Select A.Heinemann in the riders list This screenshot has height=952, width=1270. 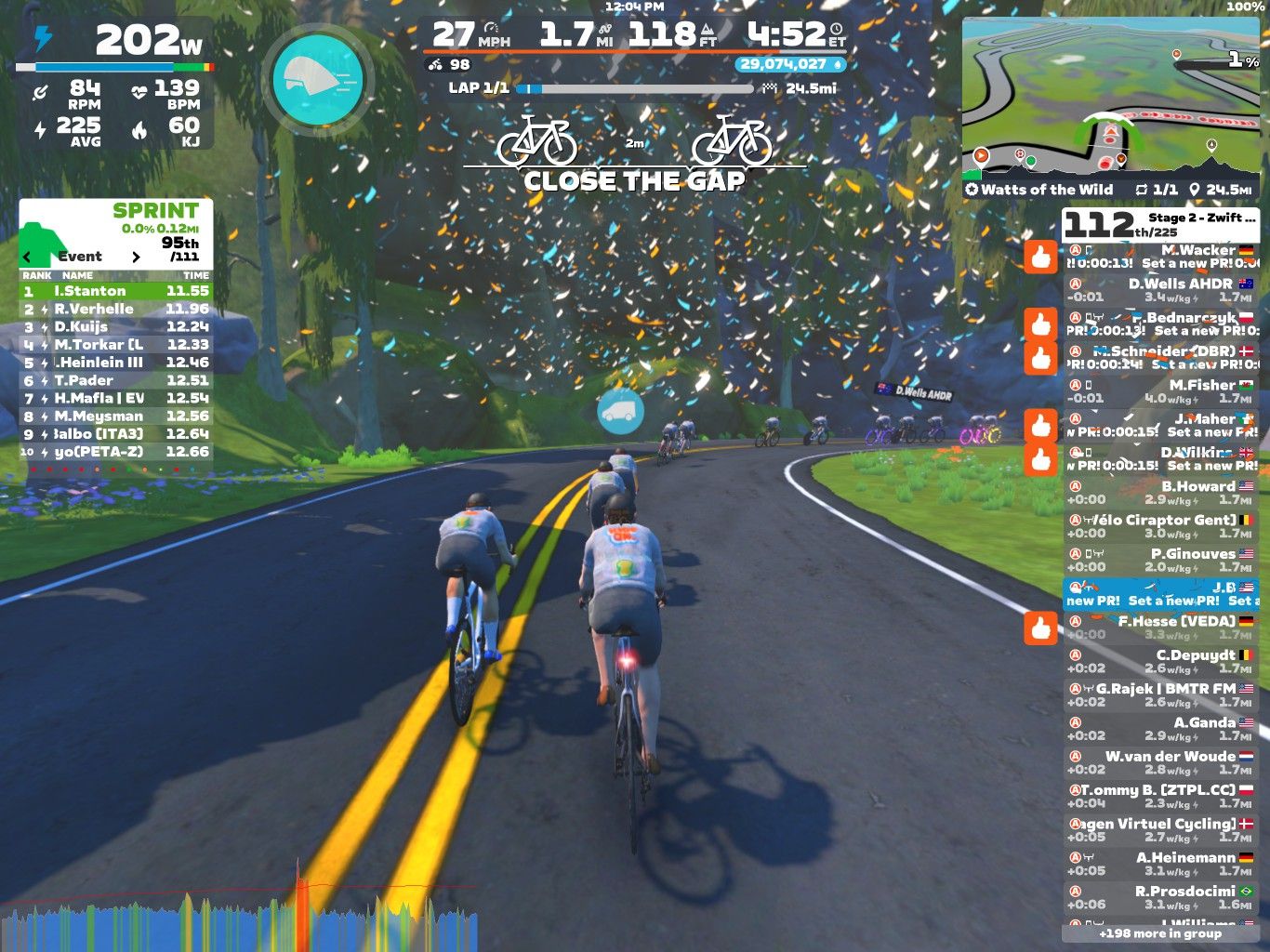(1159, 864)
